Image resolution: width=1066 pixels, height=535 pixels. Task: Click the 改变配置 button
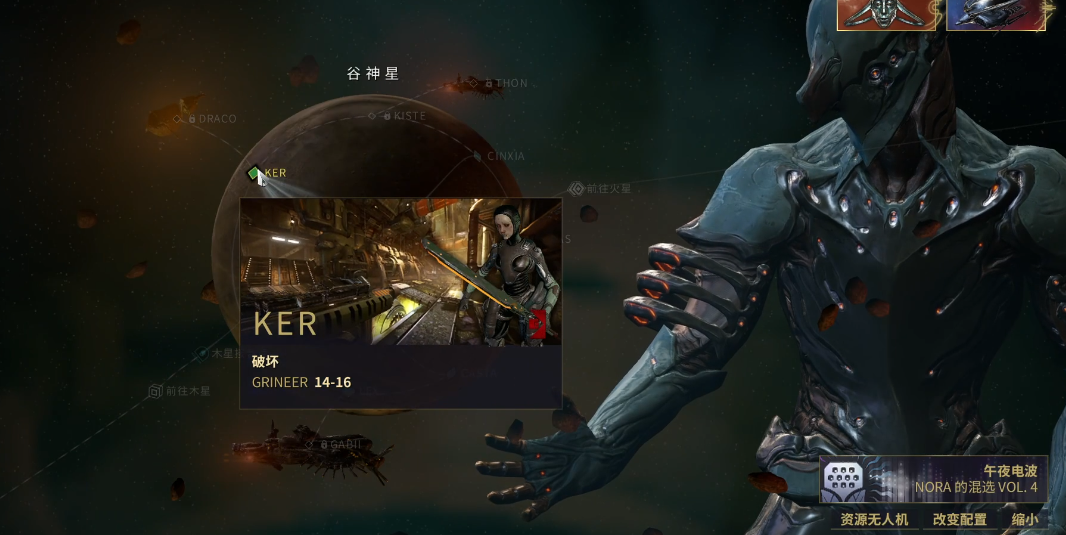pos(959,520)
